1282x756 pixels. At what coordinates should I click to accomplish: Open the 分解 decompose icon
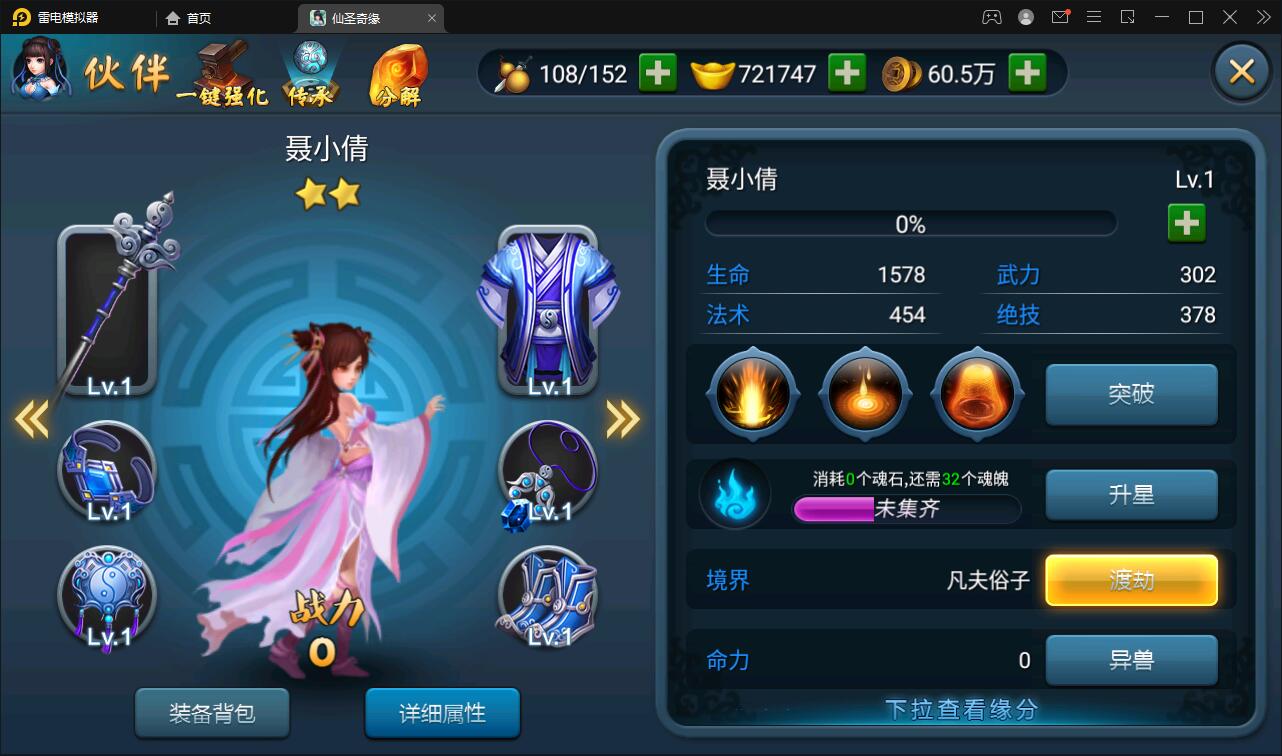pyautogui.click(x=400, y=70)
